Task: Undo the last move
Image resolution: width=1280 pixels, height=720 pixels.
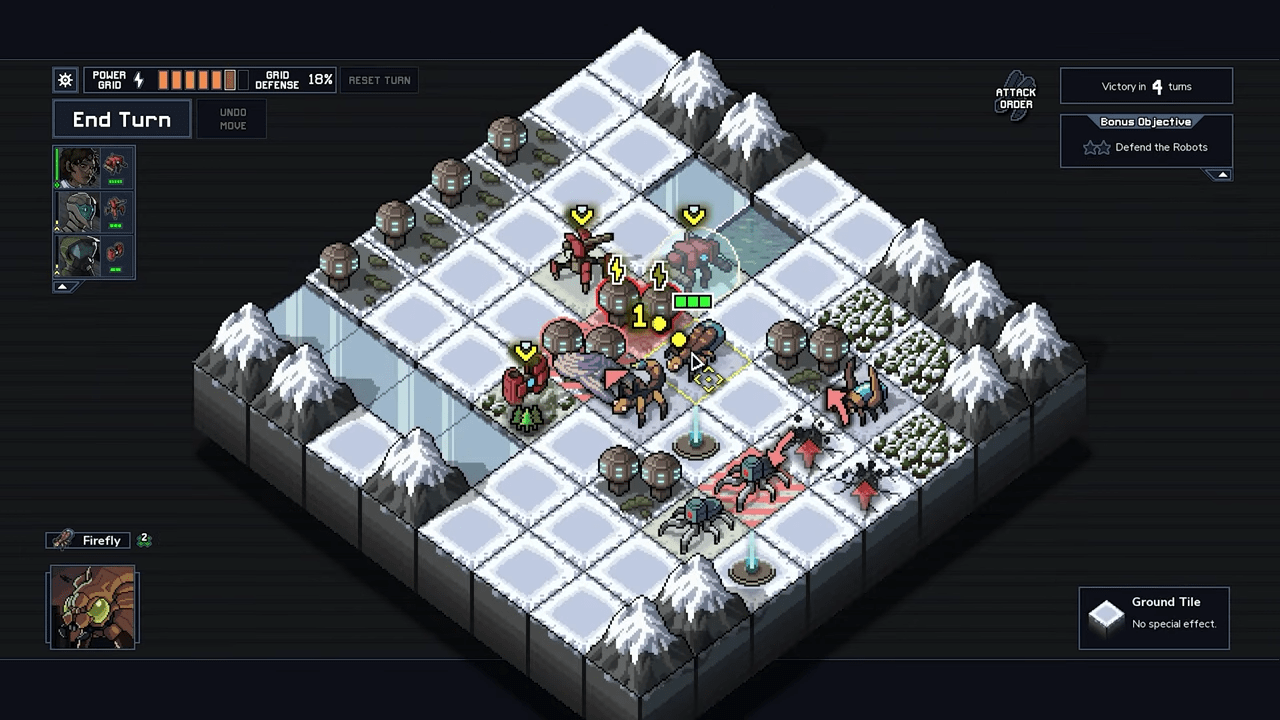Action: (x=232, y=119)
